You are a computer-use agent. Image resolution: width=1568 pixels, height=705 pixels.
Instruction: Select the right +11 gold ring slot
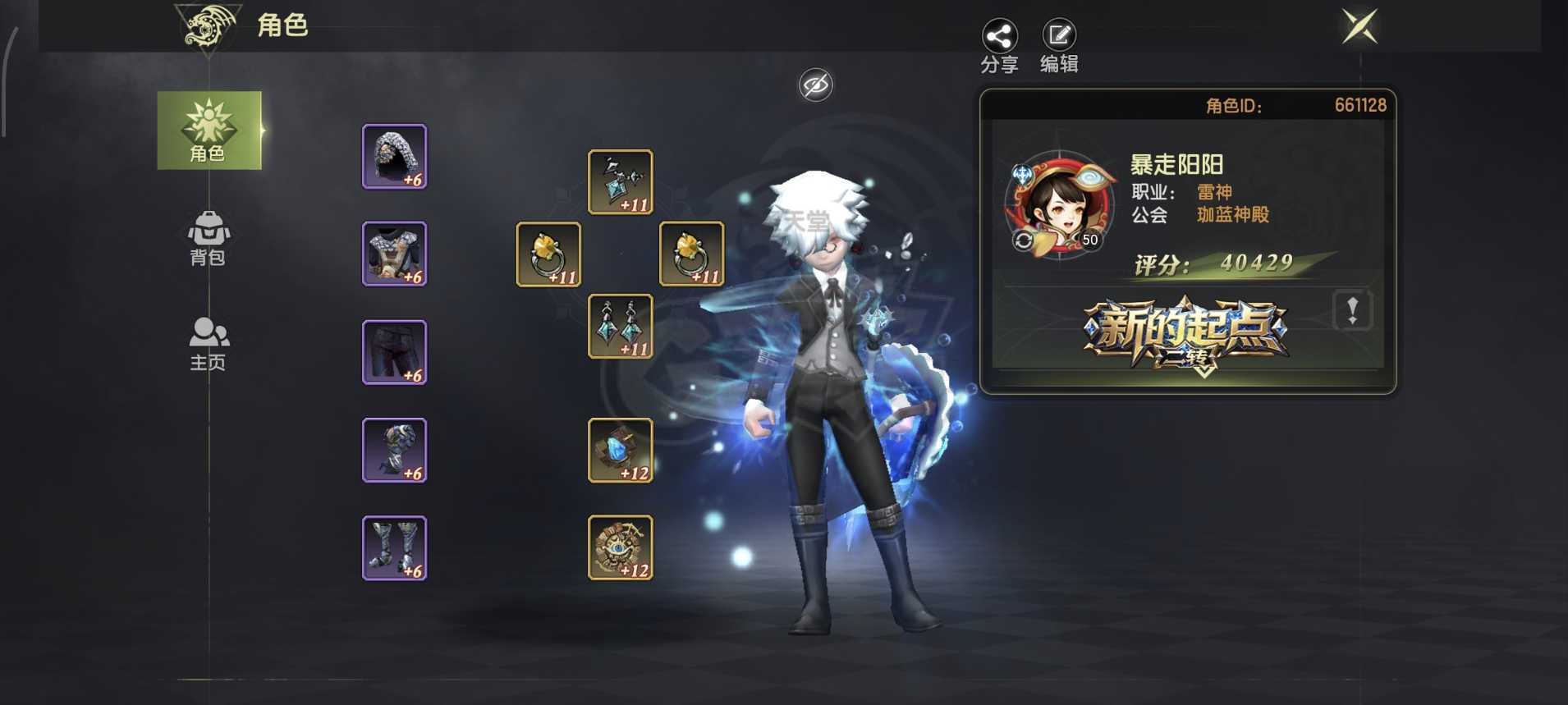pyautogui.click(x=691, y=254)
